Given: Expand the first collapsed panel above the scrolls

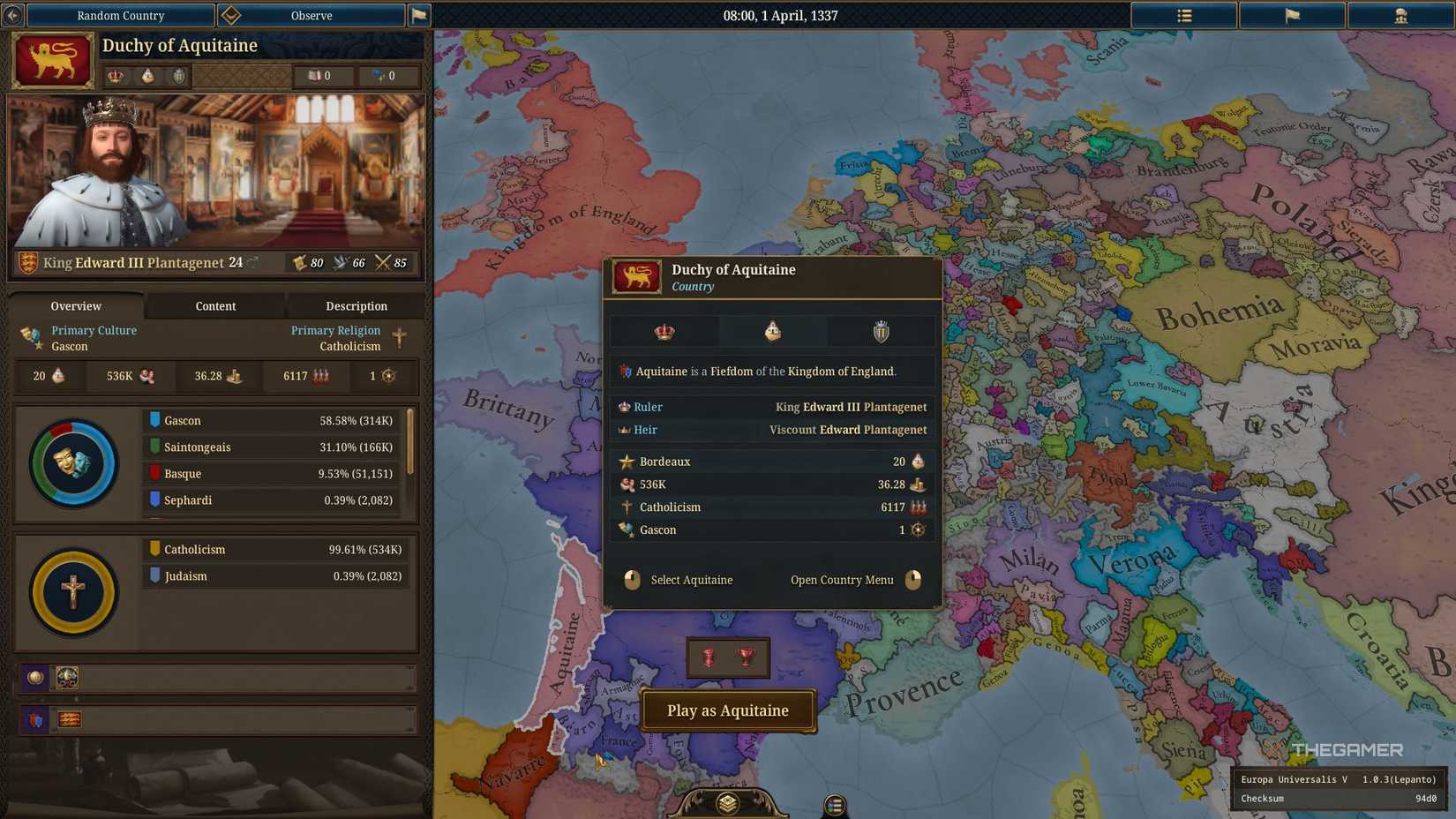Looking at the screenshot, I should click(x=216, y=678).
